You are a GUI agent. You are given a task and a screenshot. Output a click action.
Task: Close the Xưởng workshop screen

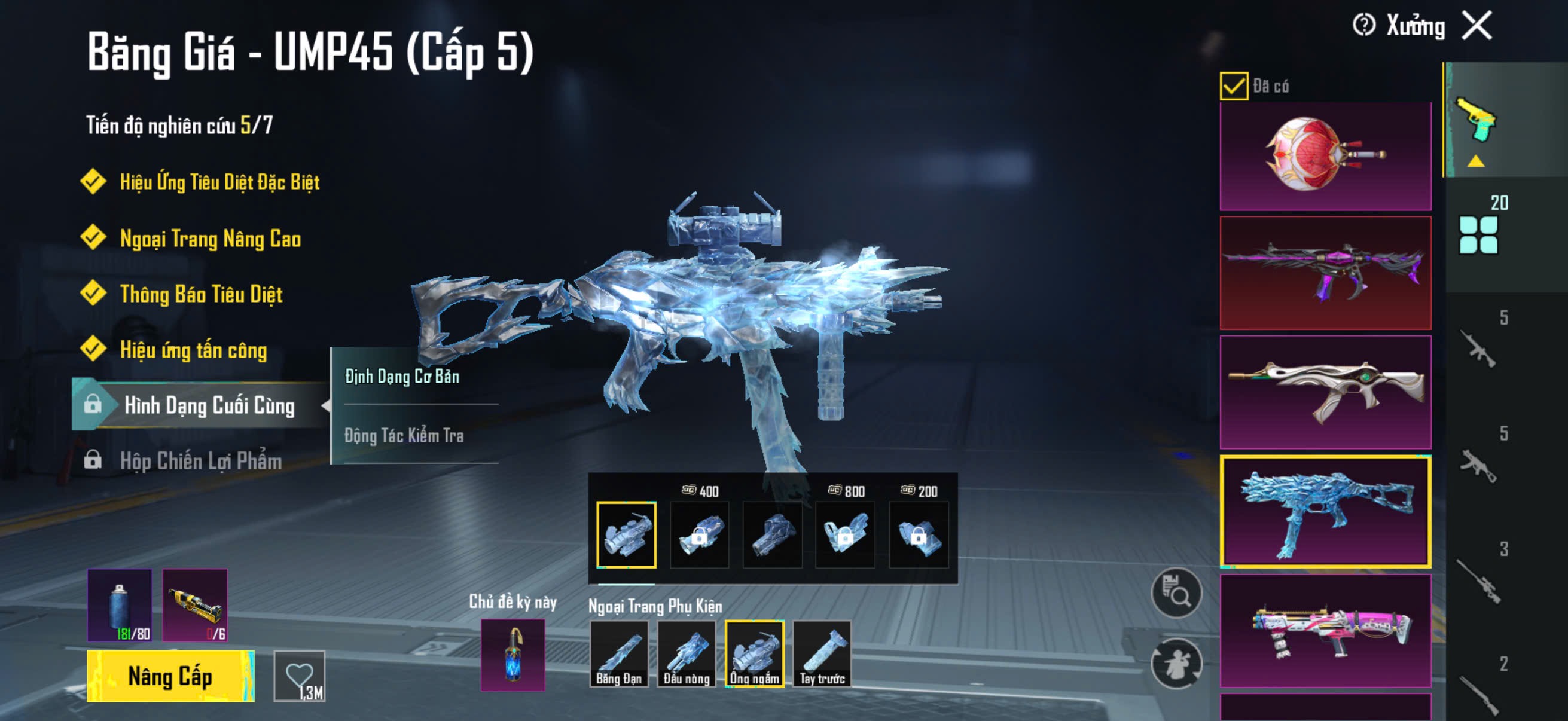[x=1477, y=26]
